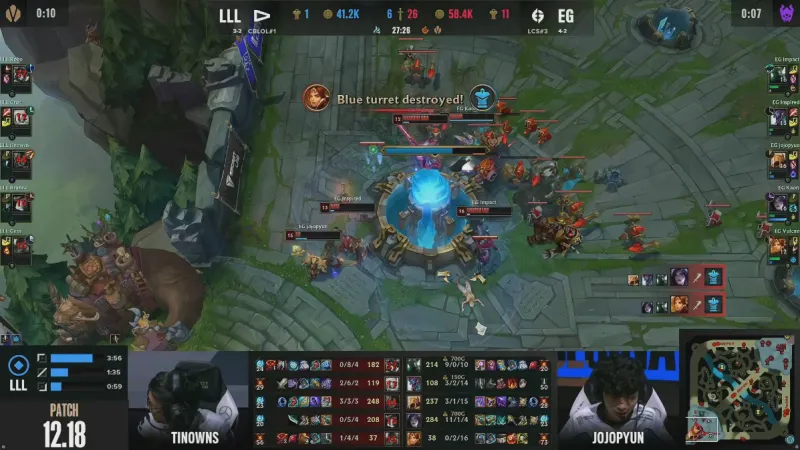Click the LLL objective timers panel
The height and width of the screenshot is (450, 800).
64,372
